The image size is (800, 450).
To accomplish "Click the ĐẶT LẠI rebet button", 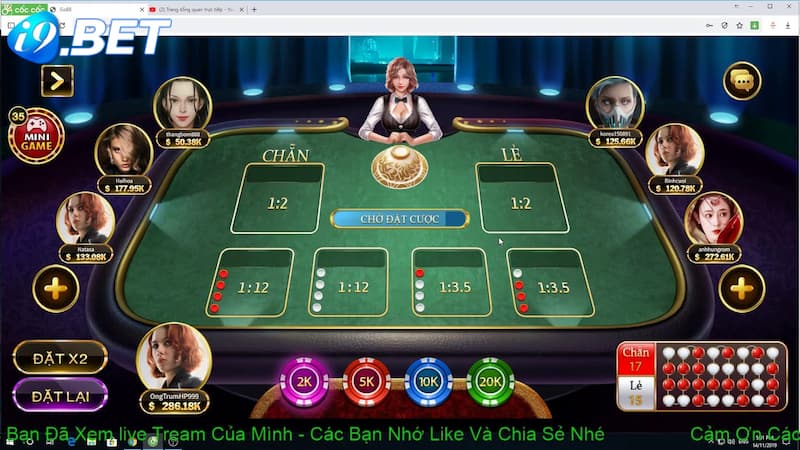I will (x=60, y=395).
